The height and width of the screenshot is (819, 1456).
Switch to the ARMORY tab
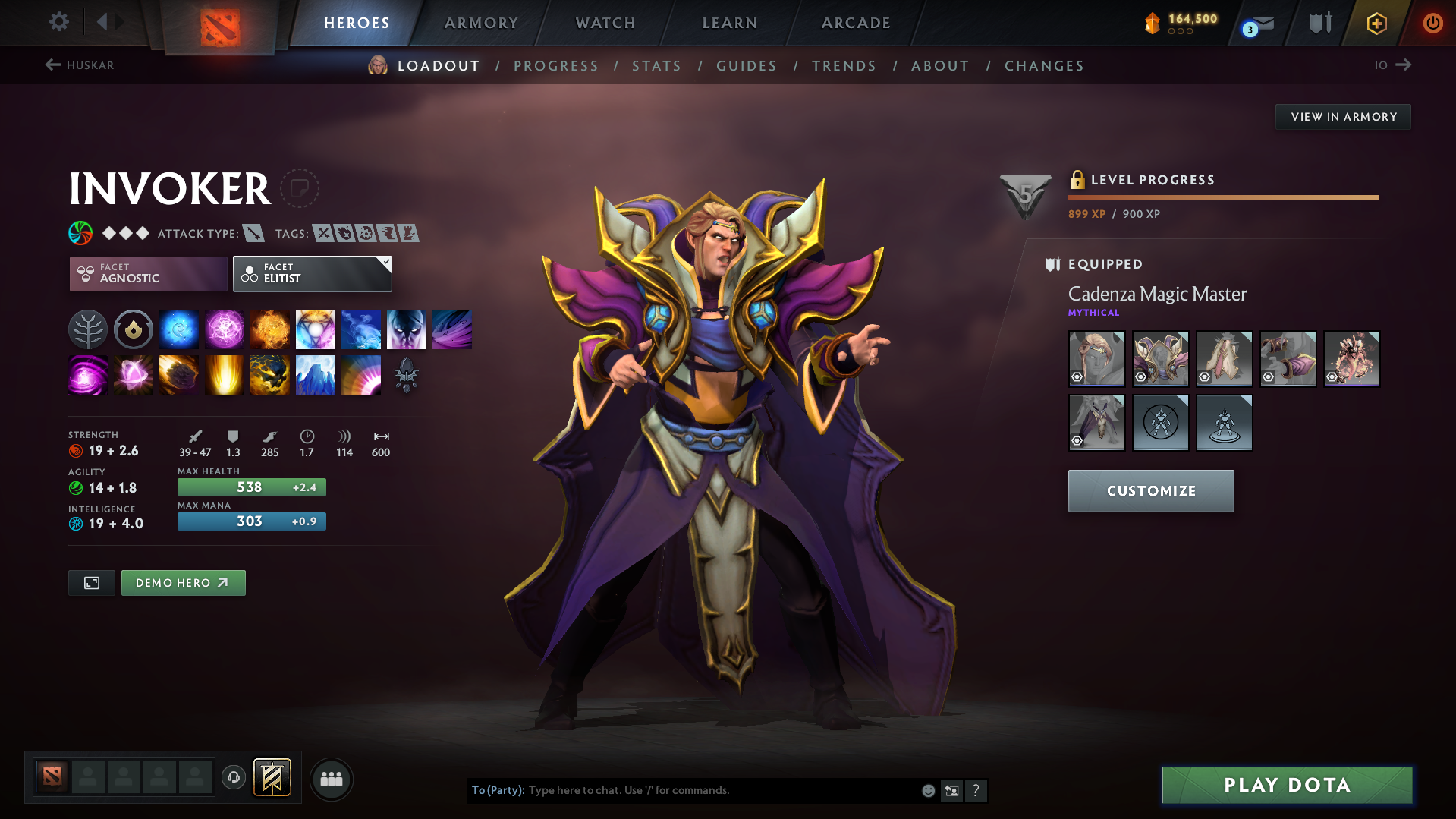481,22
